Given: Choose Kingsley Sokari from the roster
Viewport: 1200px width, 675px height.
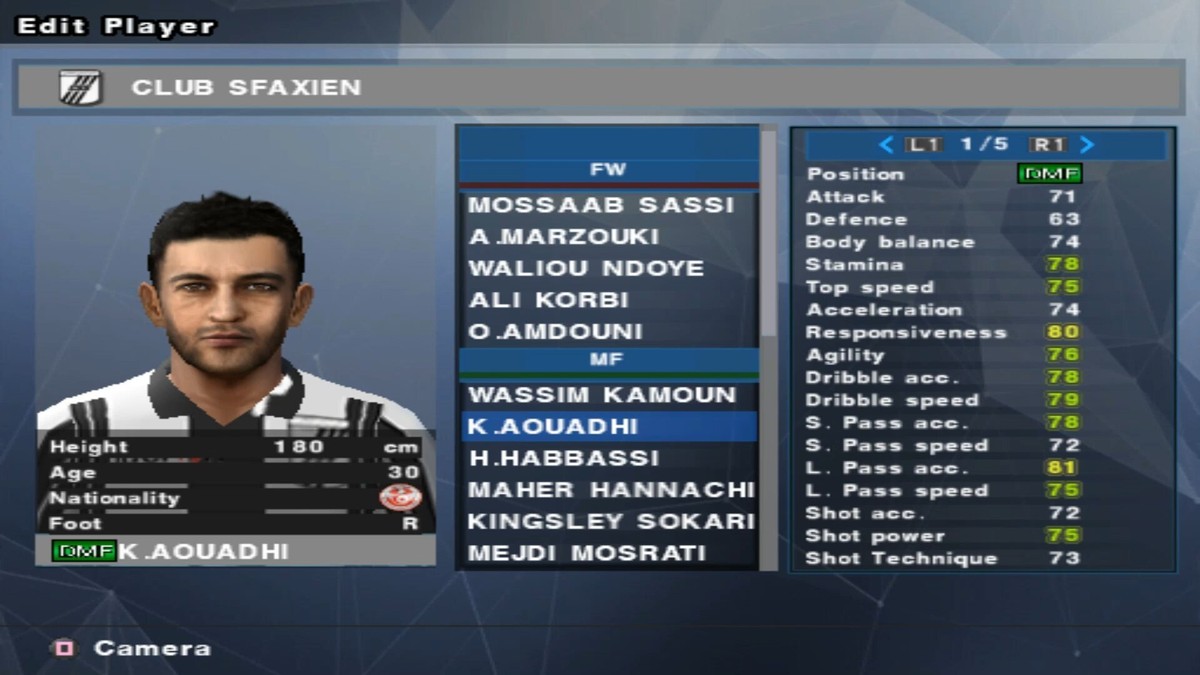Looking at the screenshot, I should pos(610,521).
